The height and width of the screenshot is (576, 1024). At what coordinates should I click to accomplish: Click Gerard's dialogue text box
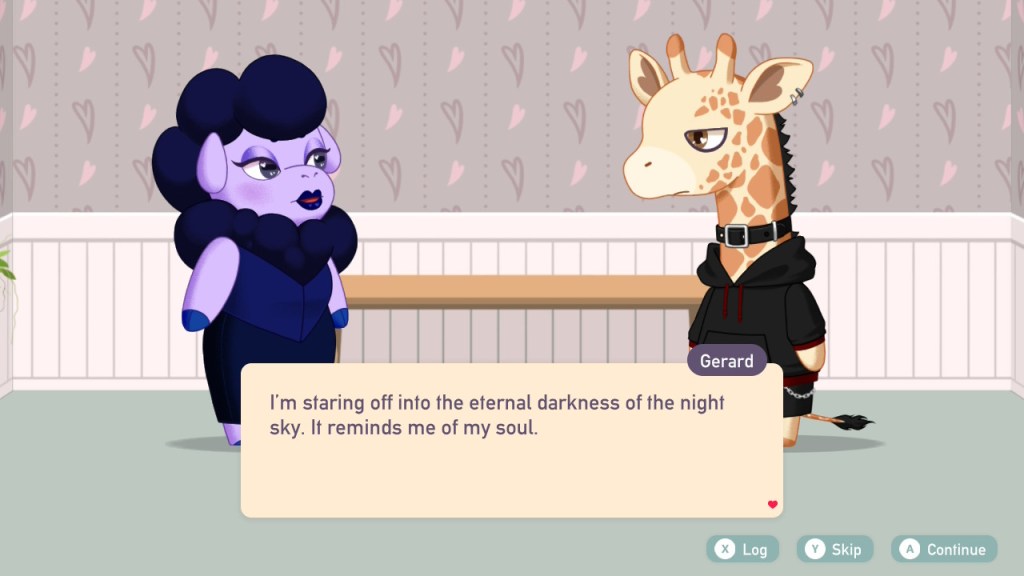[511, 440]
